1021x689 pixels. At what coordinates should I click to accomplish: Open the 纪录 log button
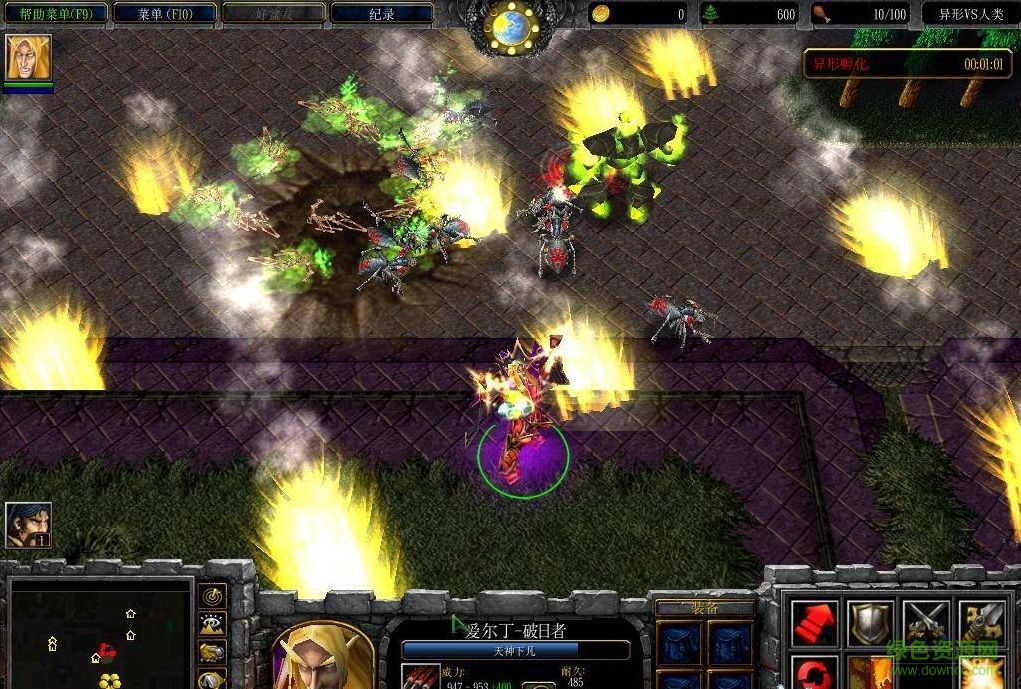click(381, 13)
